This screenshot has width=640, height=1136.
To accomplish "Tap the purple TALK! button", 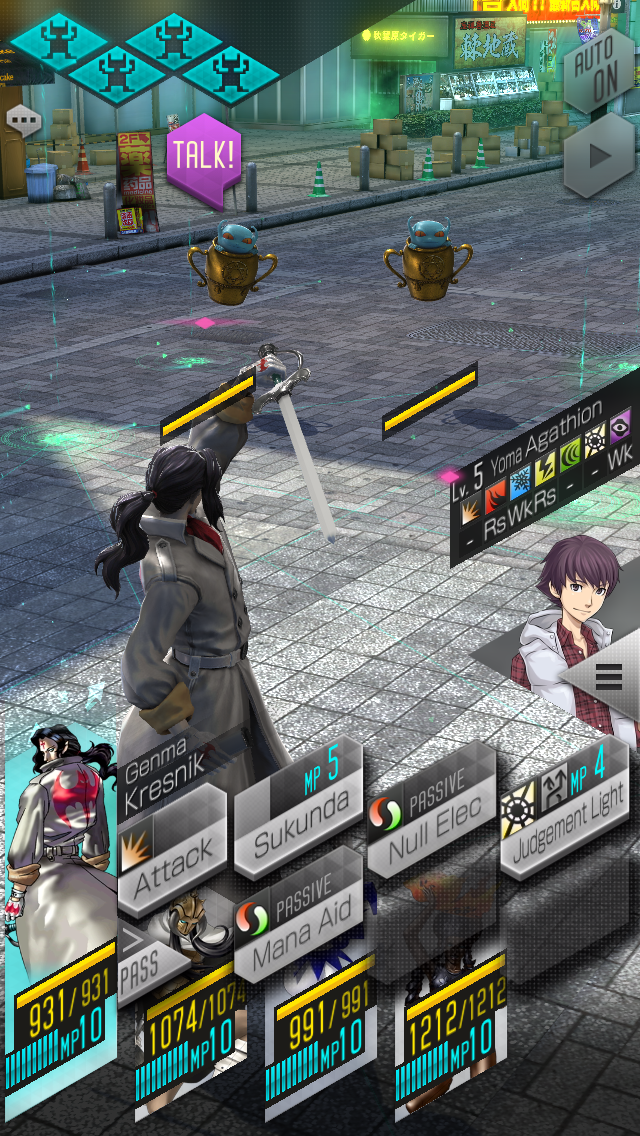I will [x=203, y=155].
